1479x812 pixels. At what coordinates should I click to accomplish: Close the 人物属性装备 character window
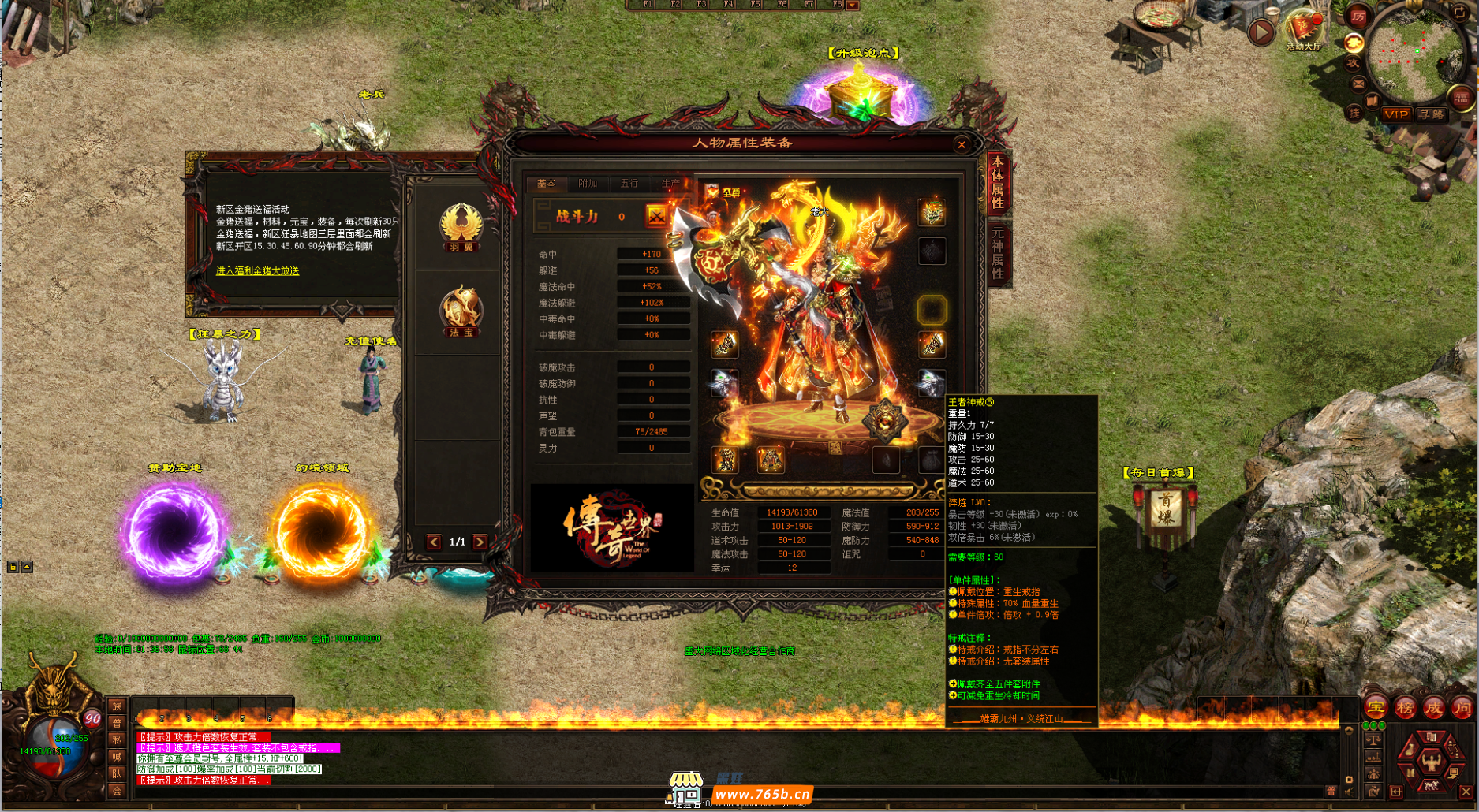pyautogui.click(x=961, y=144)
